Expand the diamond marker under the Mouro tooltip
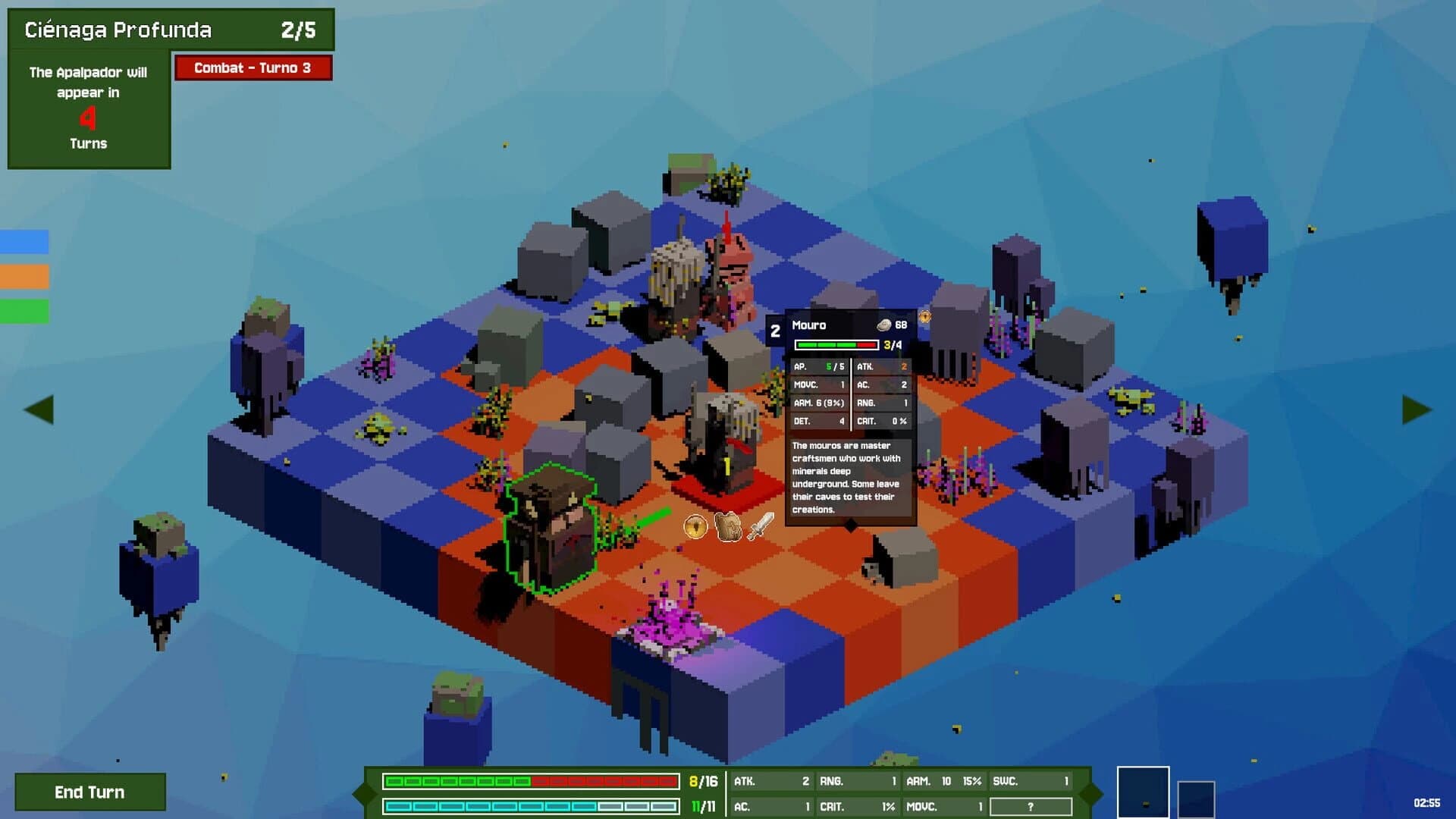Viewport: 1456px width, 819px height. pyautogui.click(x=851, y=523)
